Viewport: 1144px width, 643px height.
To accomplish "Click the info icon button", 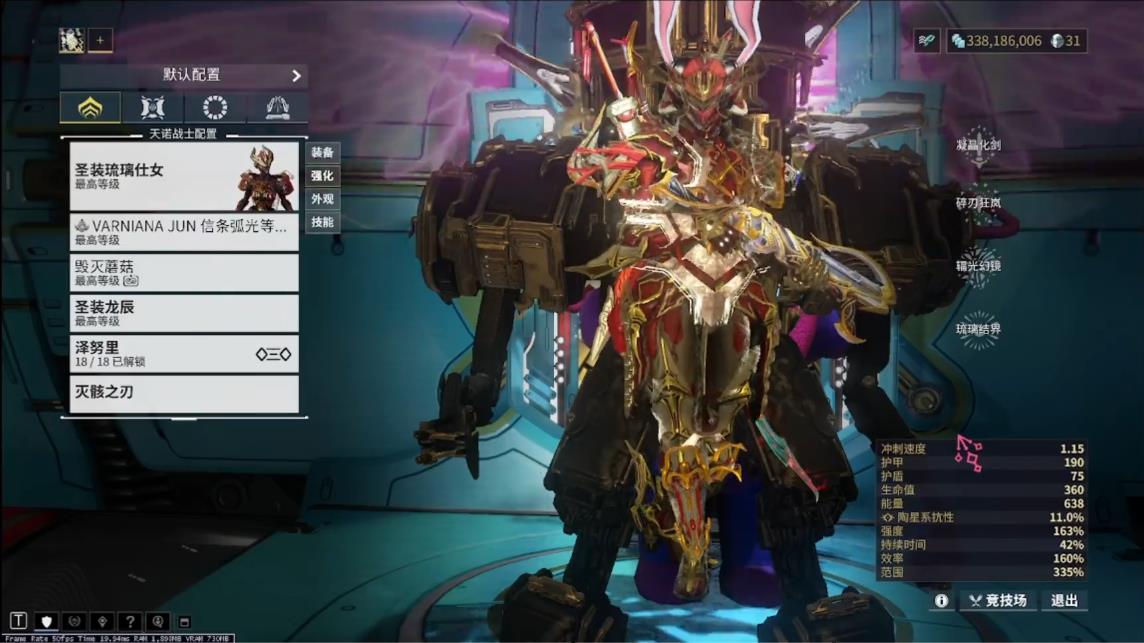I will click(941, 601).
